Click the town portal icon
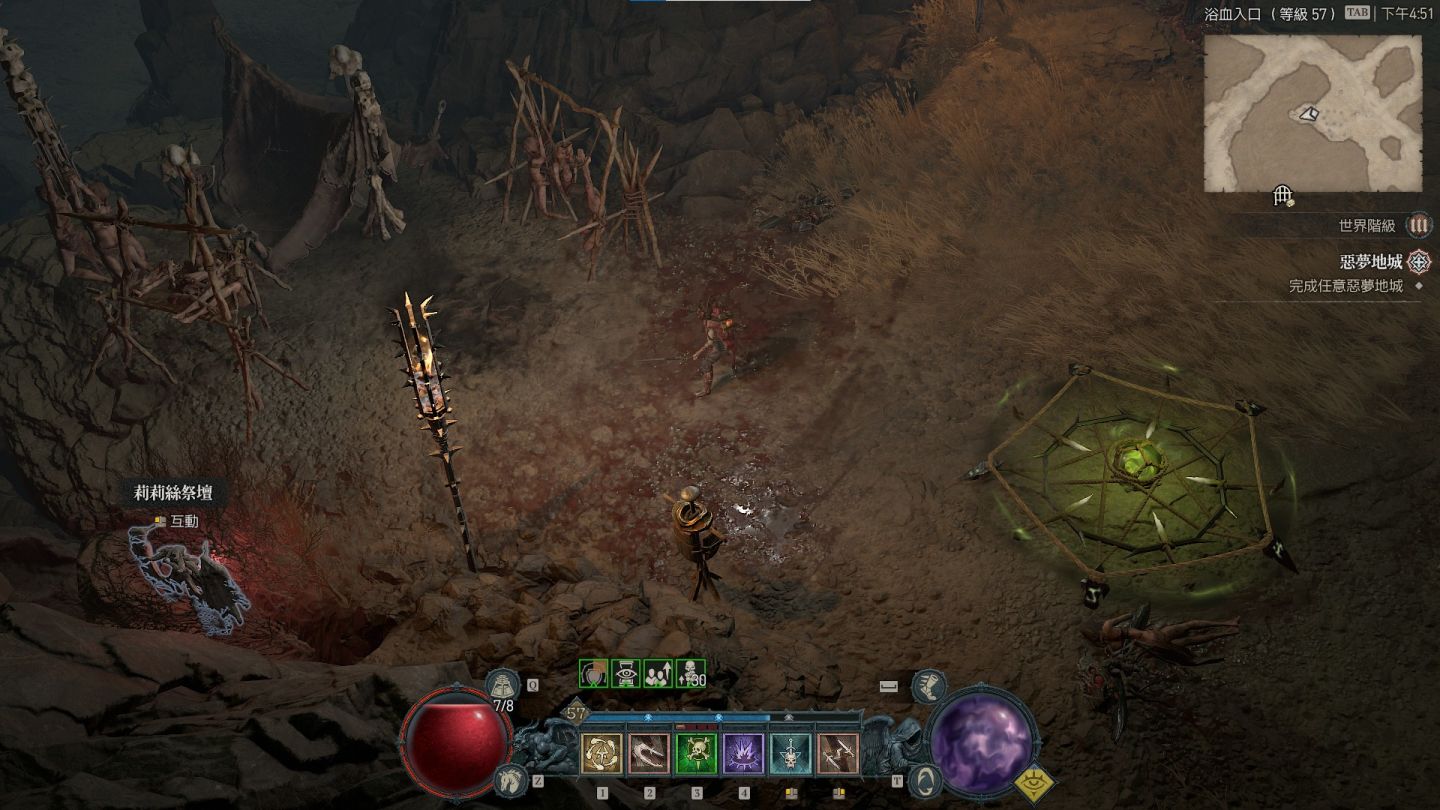The image size is (1440, 810). tap(926, 780)
